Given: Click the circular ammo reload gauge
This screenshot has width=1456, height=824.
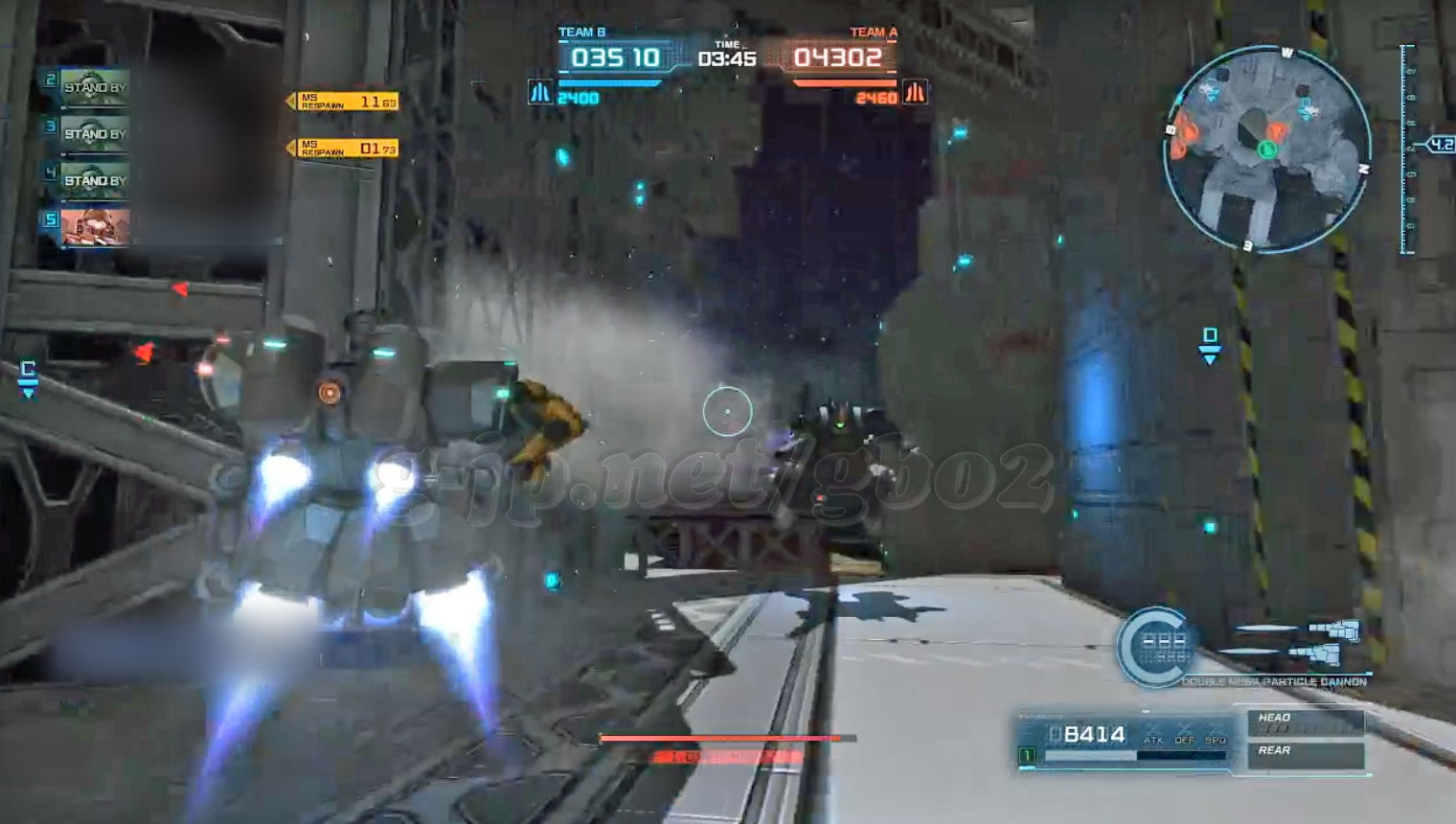Looking at the screenshot, I should [1155, 646].
